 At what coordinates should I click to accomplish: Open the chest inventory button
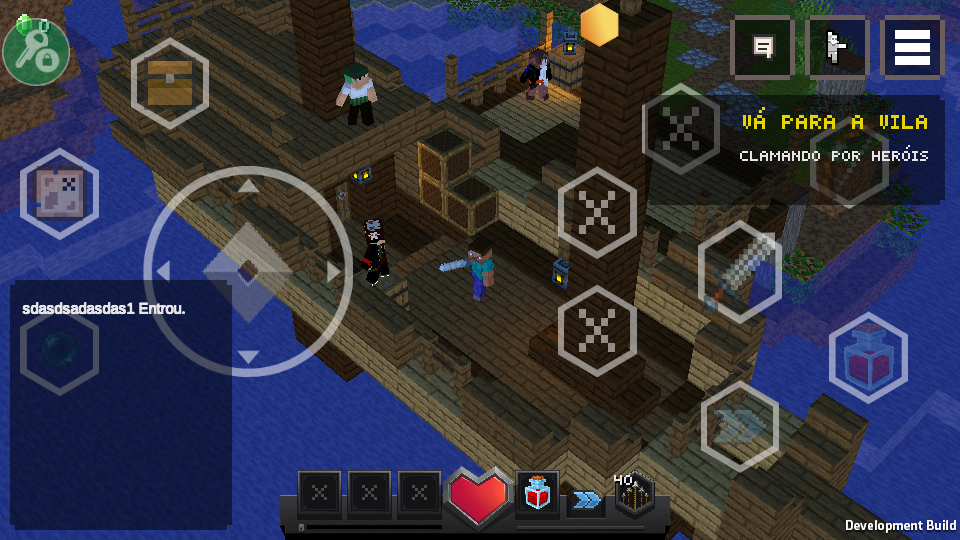169,83
